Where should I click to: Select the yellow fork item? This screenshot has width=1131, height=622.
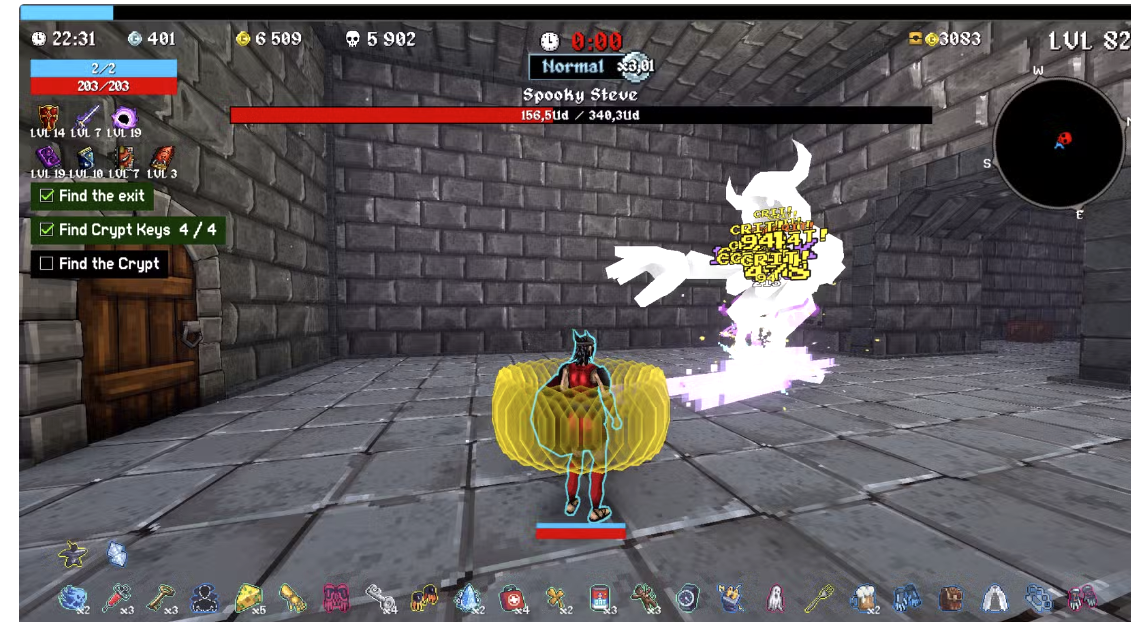point(819,597)
